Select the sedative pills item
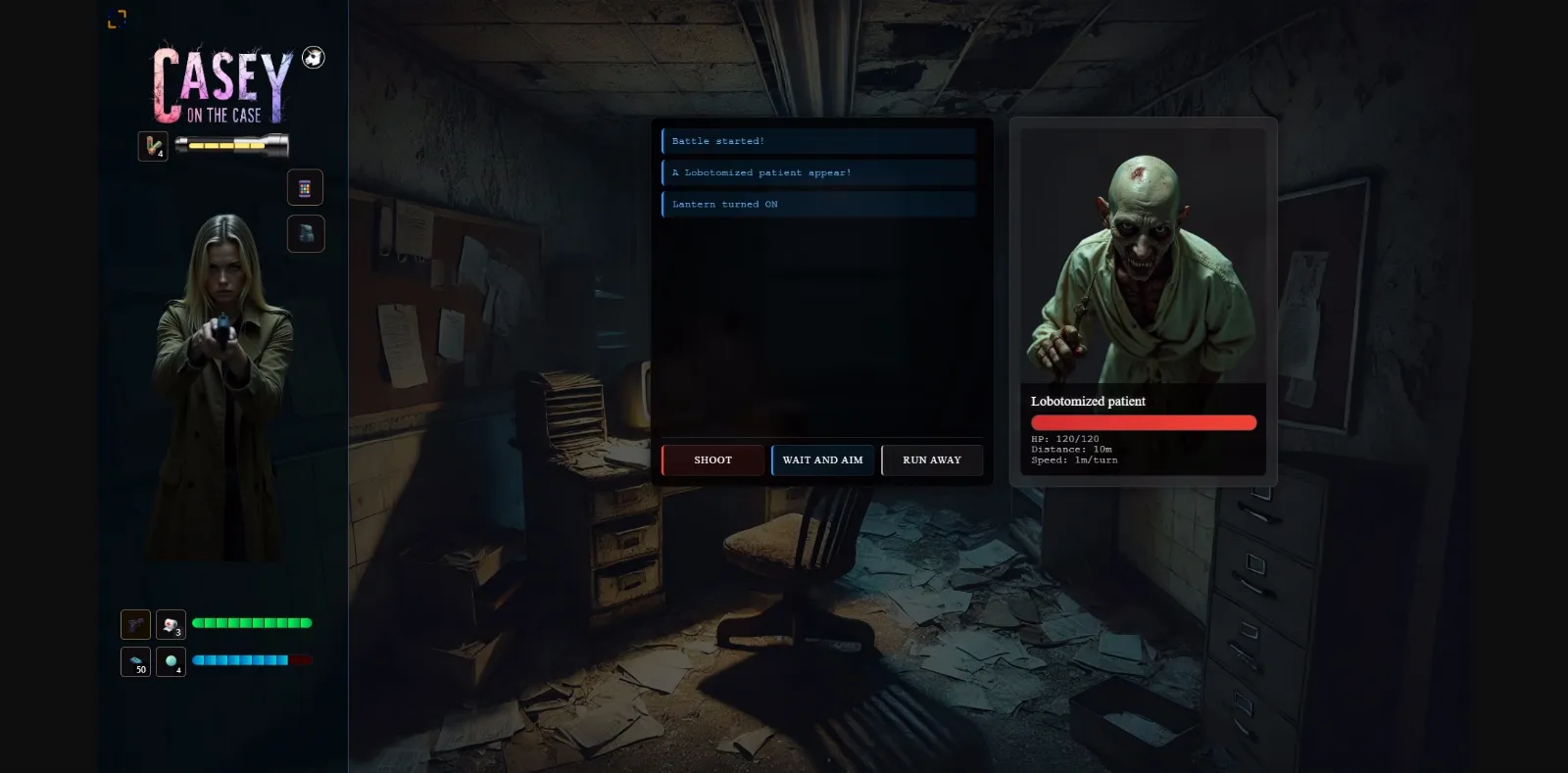Image resolution: width=1568 pixels, height=773 pixels. 171,662
